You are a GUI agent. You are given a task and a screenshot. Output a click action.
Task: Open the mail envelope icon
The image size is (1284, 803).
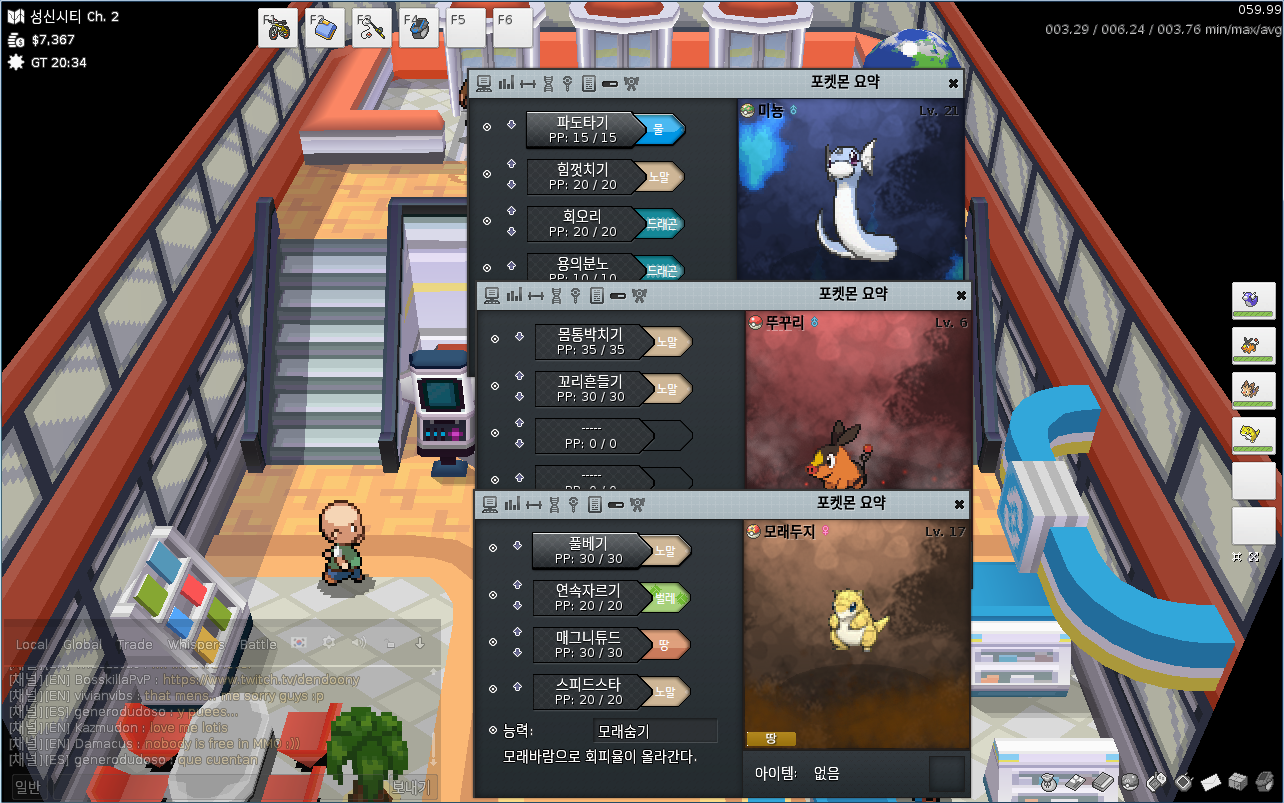[x=1211, y=781]
